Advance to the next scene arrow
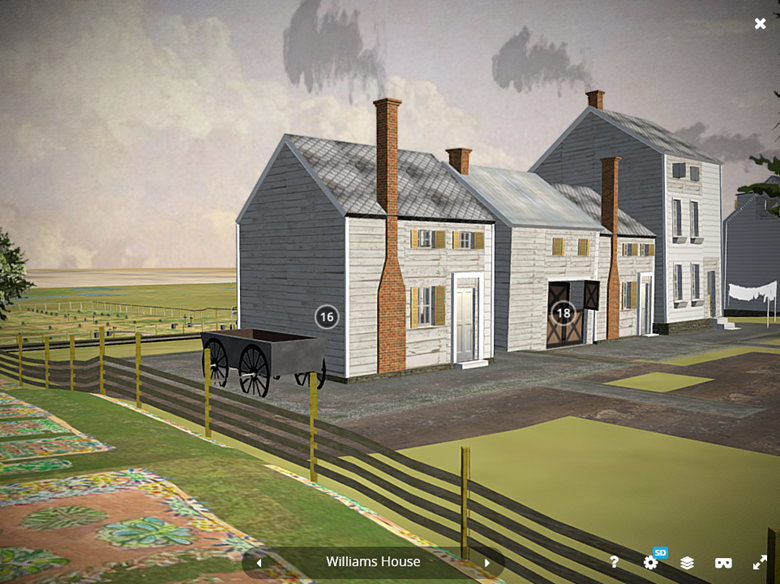This screenshot has width=780, height=584. [x=487, y=563]
